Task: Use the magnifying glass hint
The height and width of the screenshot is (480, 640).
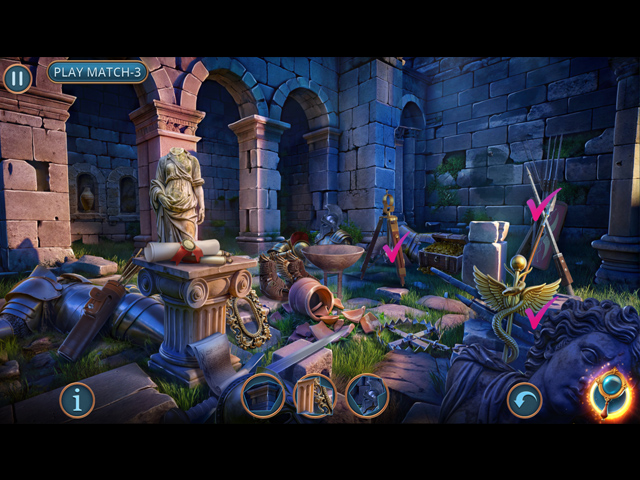Action: coord(607,394)
